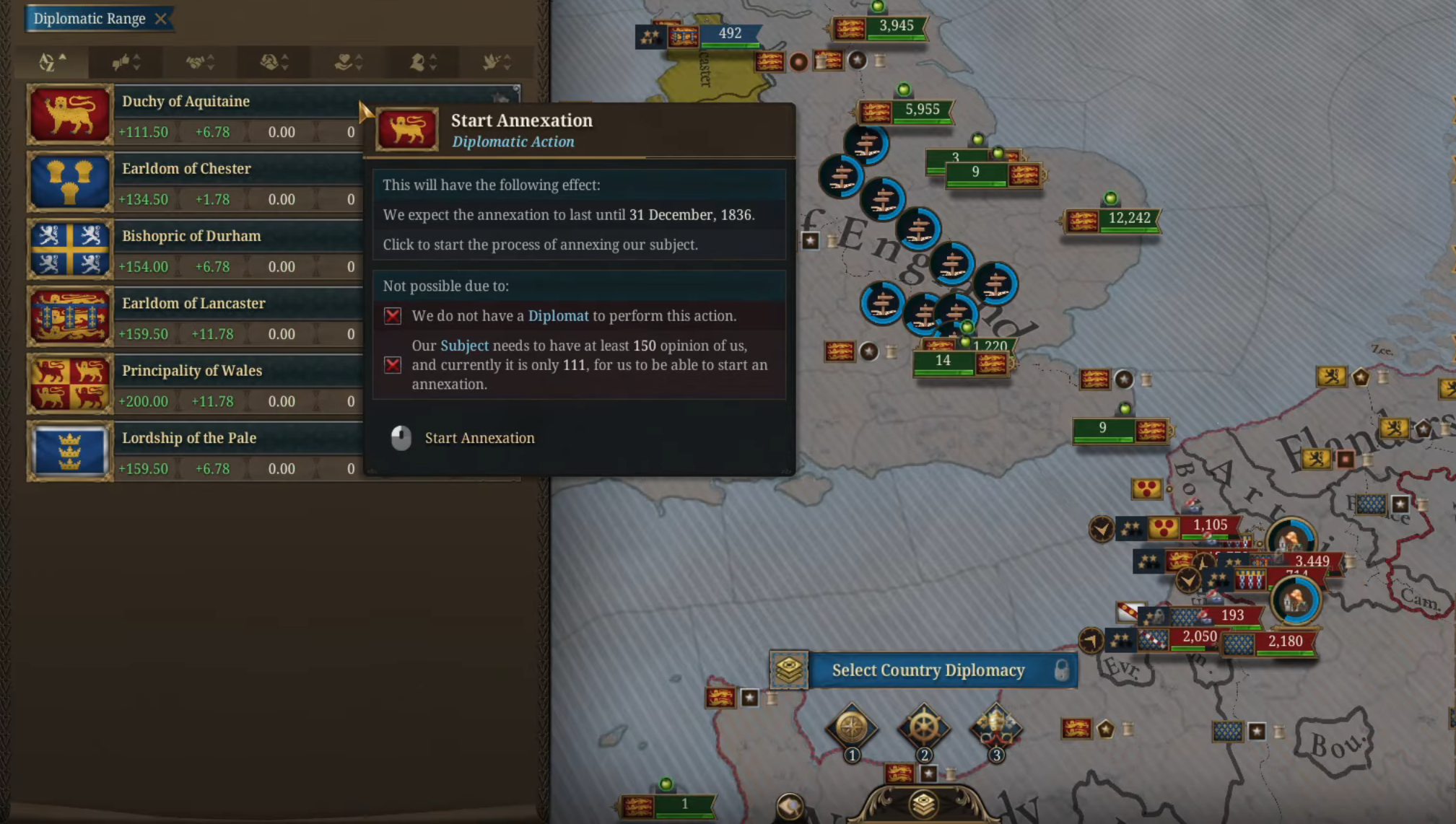Sort subjects by the handshake relations icon
Viewport: 1456px width, 824px height.
(196, 63)
